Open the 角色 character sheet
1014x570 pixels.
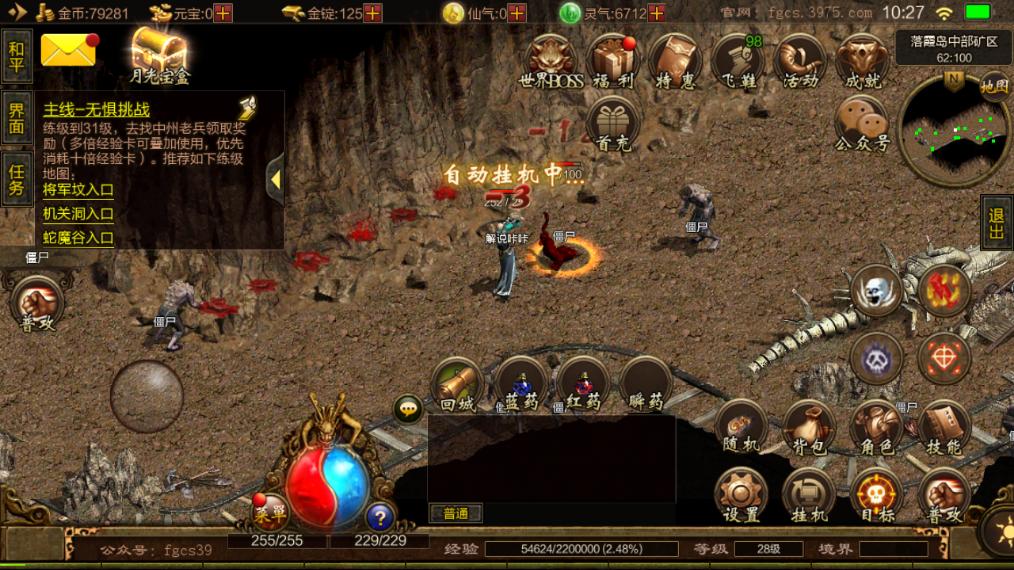[876, 427]
